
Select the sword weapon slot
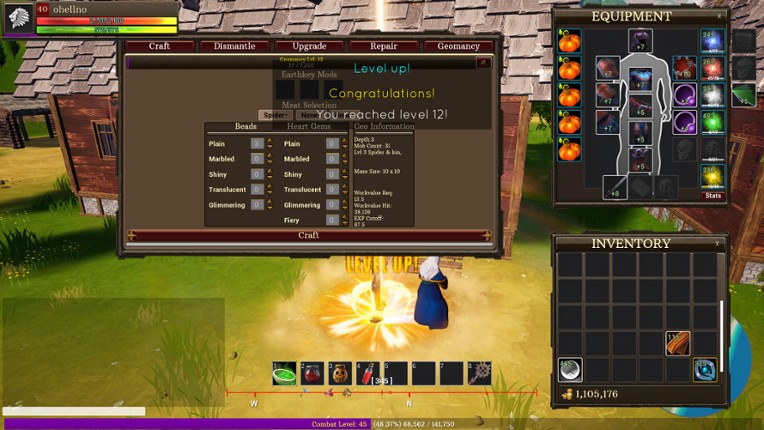click(615, 187)
